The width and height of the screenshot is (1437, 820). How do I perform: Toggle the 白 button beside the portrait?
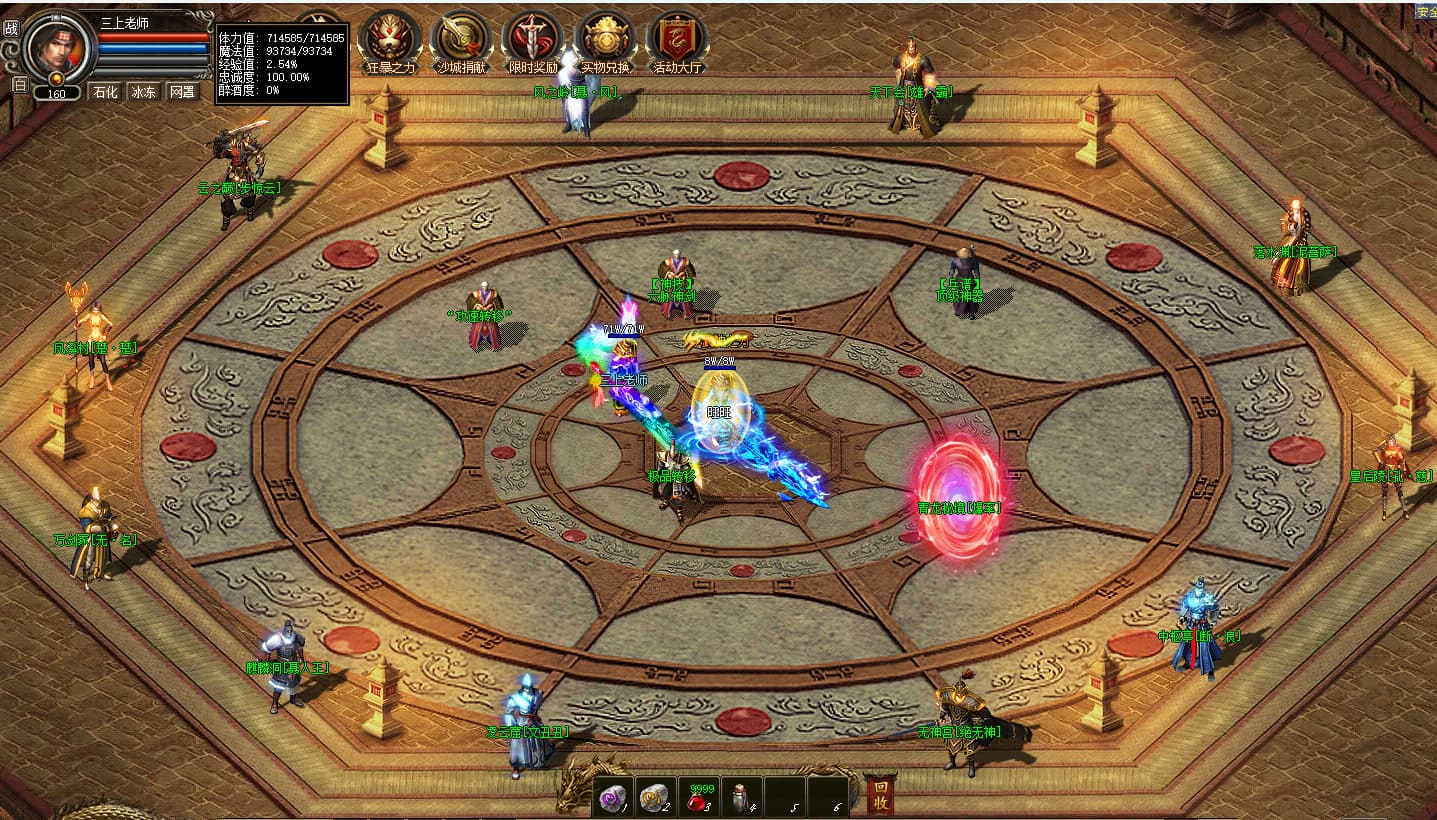coord(19,85)
